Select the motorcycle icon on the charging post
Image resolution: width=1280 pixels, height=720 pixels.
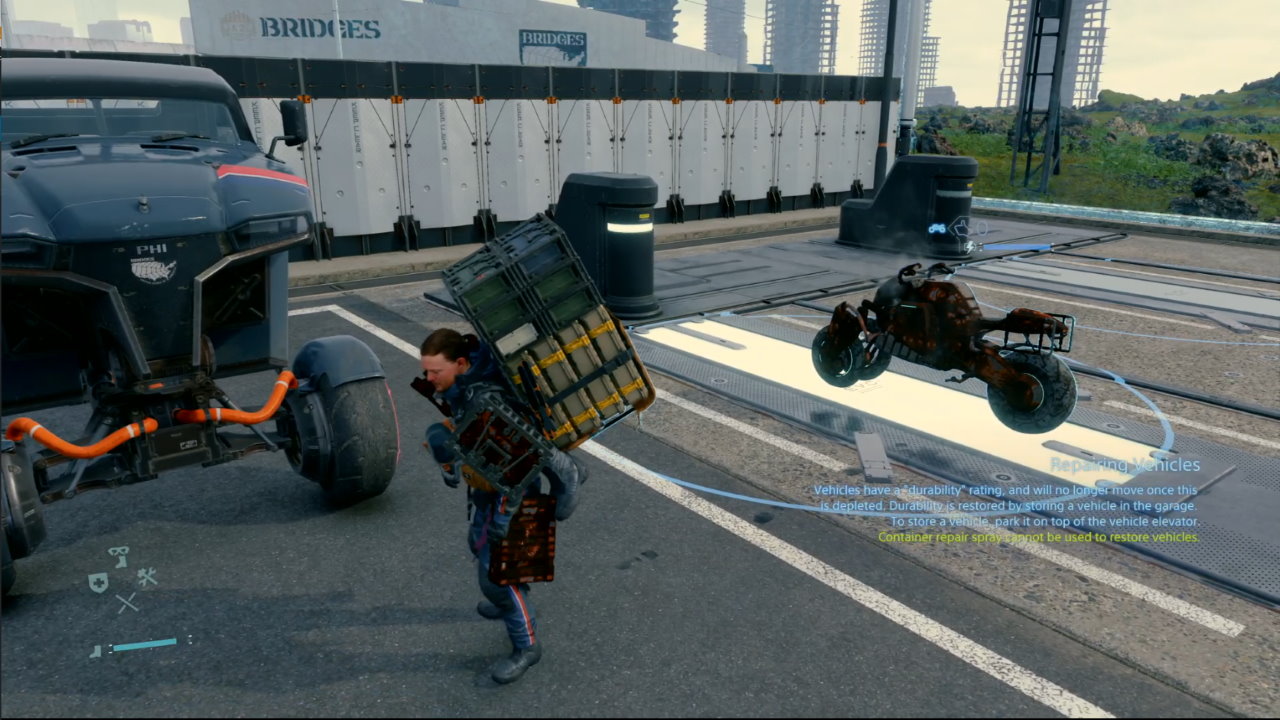[937, 228]
